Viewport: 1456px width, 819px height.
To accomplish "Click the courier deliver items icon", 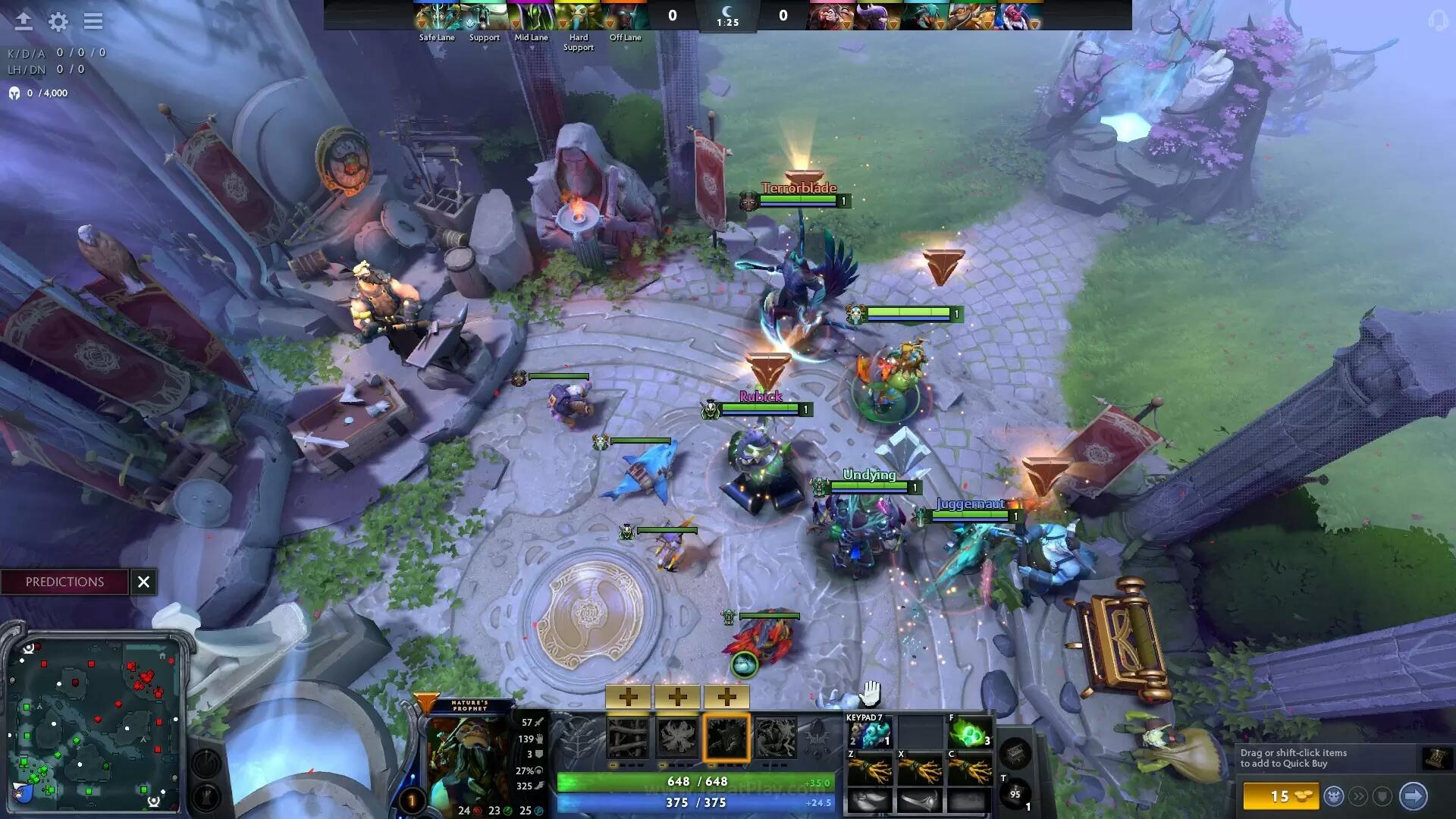I will 1335,795.
